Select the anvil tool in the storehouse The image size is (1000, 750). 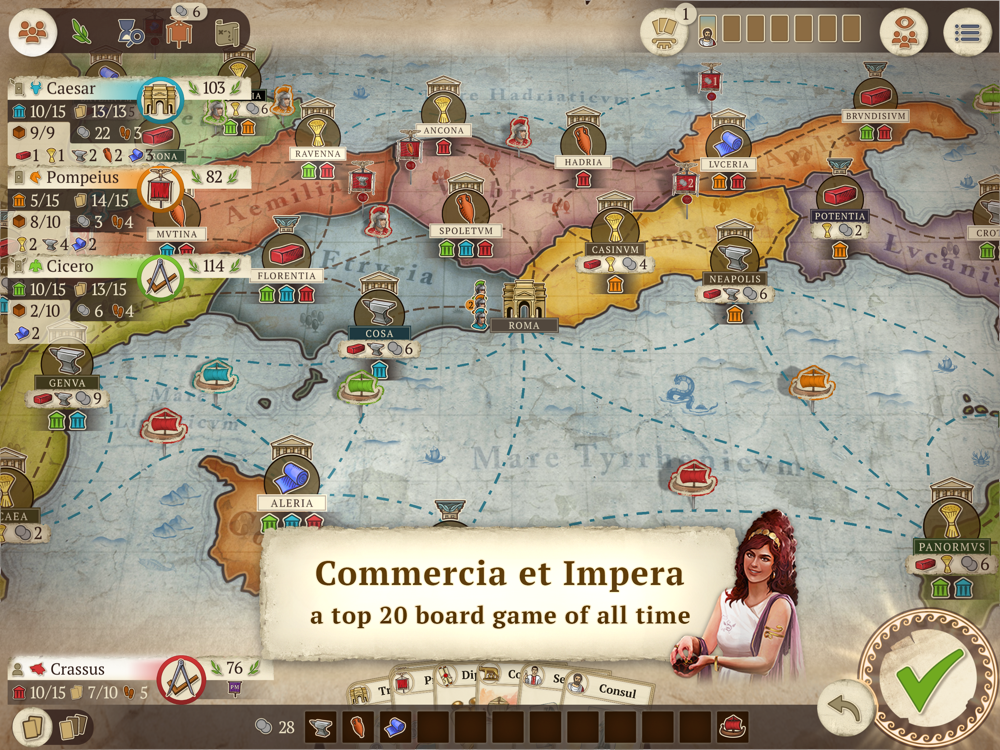click(320, 727)
